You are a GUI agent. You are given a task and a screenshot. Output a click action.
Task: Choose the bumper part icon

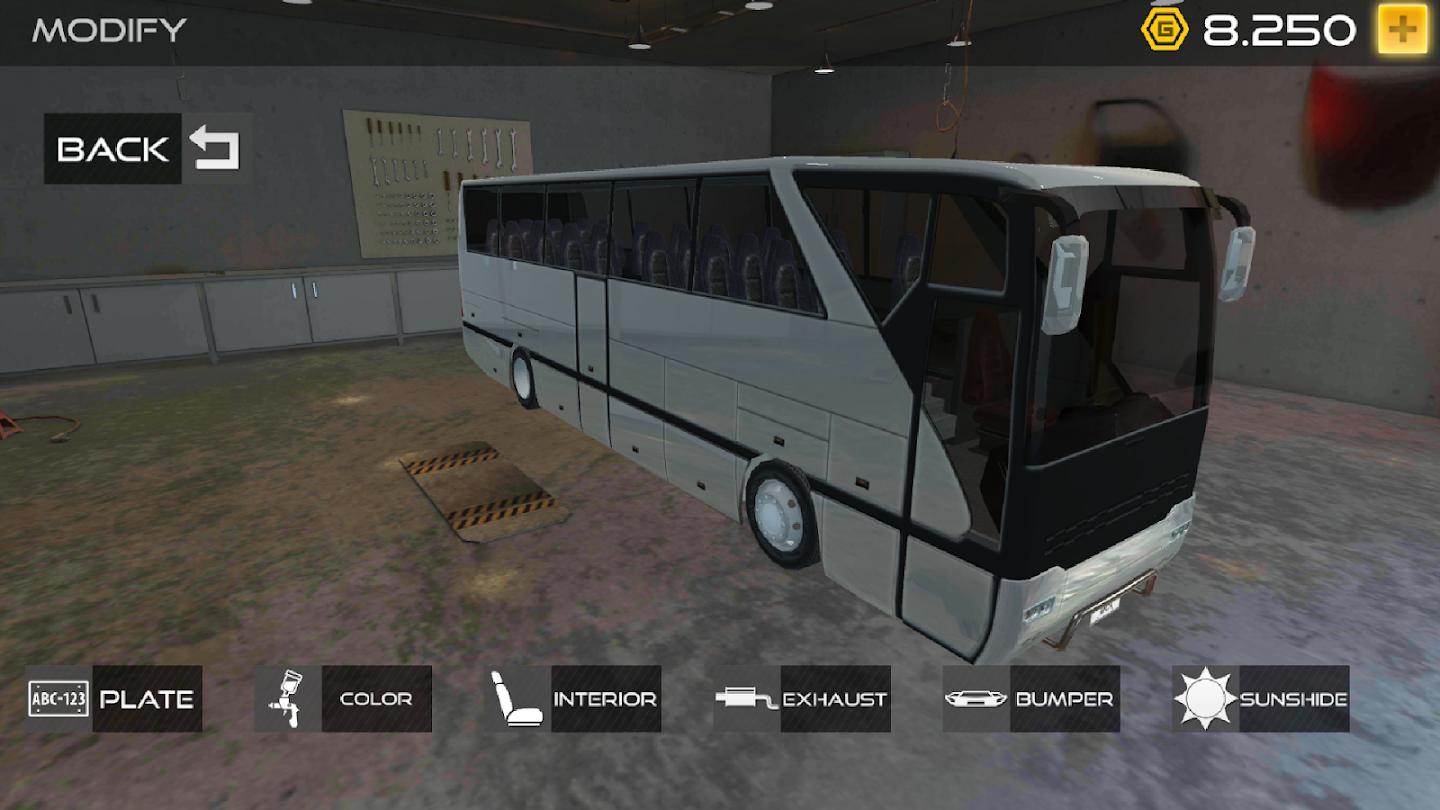975,699
